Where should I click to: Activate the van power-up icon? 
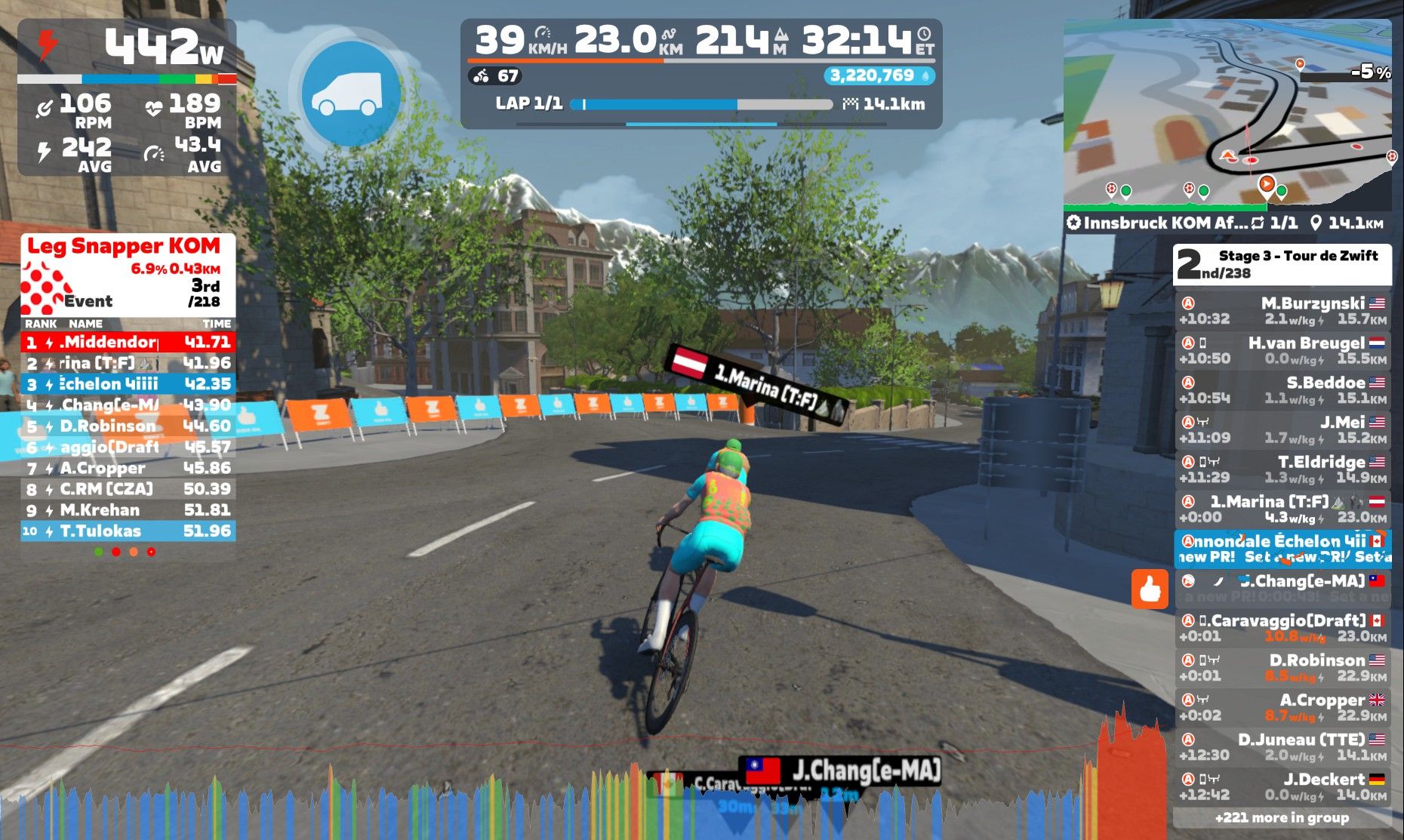tap(352, 94)
